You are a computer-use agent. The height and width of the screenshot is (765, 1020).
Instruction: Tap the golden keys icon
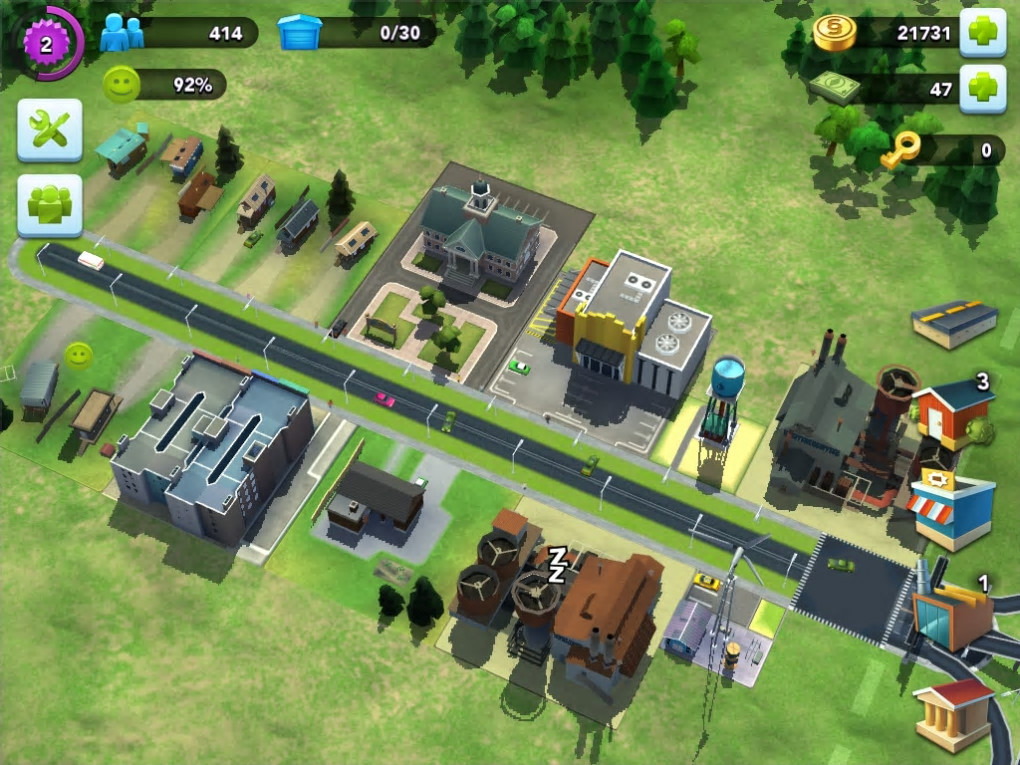point(896,151)
